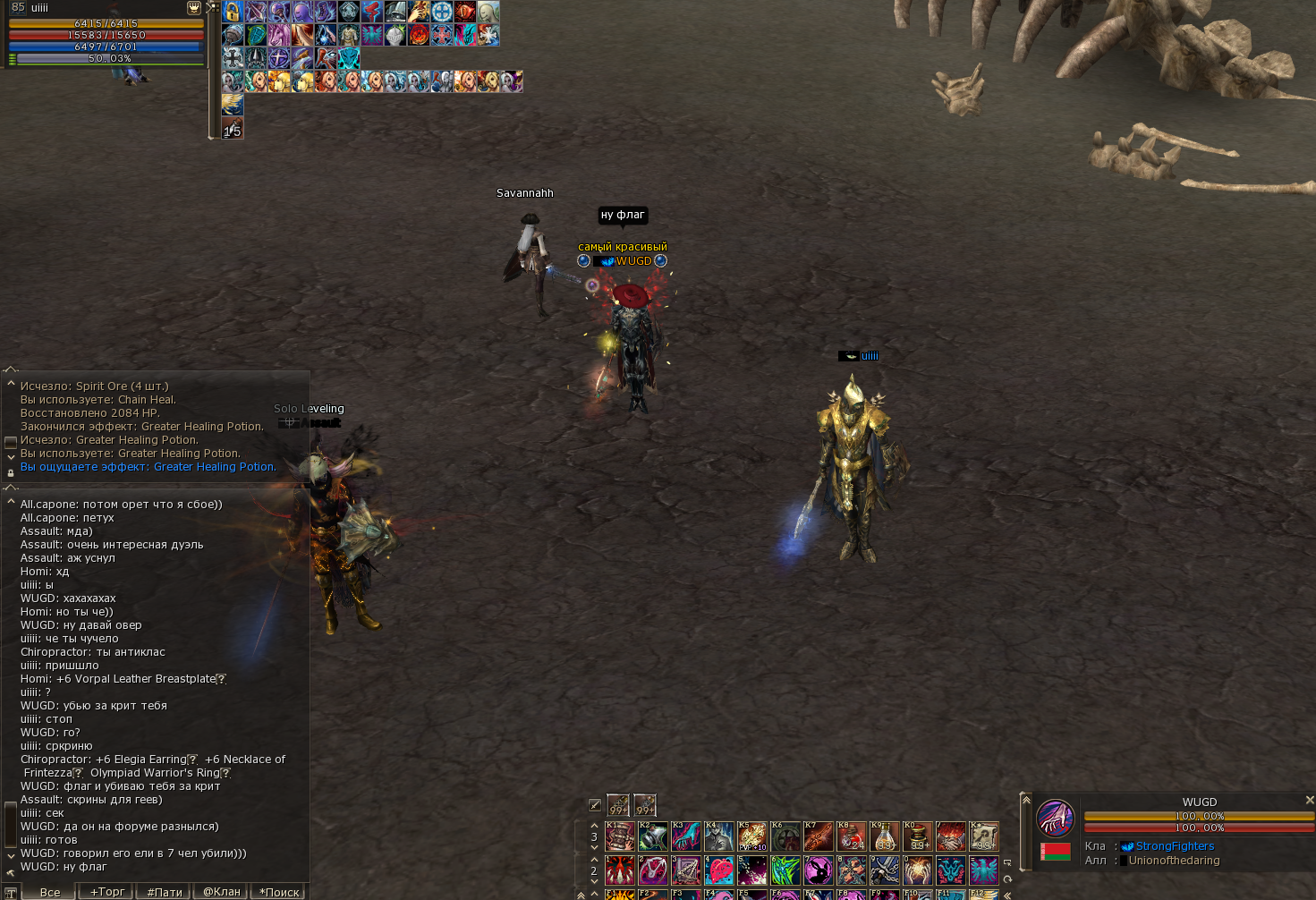Click the WUGD target portrait icon
The image size is (1316, 900).
tap(1056, 818)
